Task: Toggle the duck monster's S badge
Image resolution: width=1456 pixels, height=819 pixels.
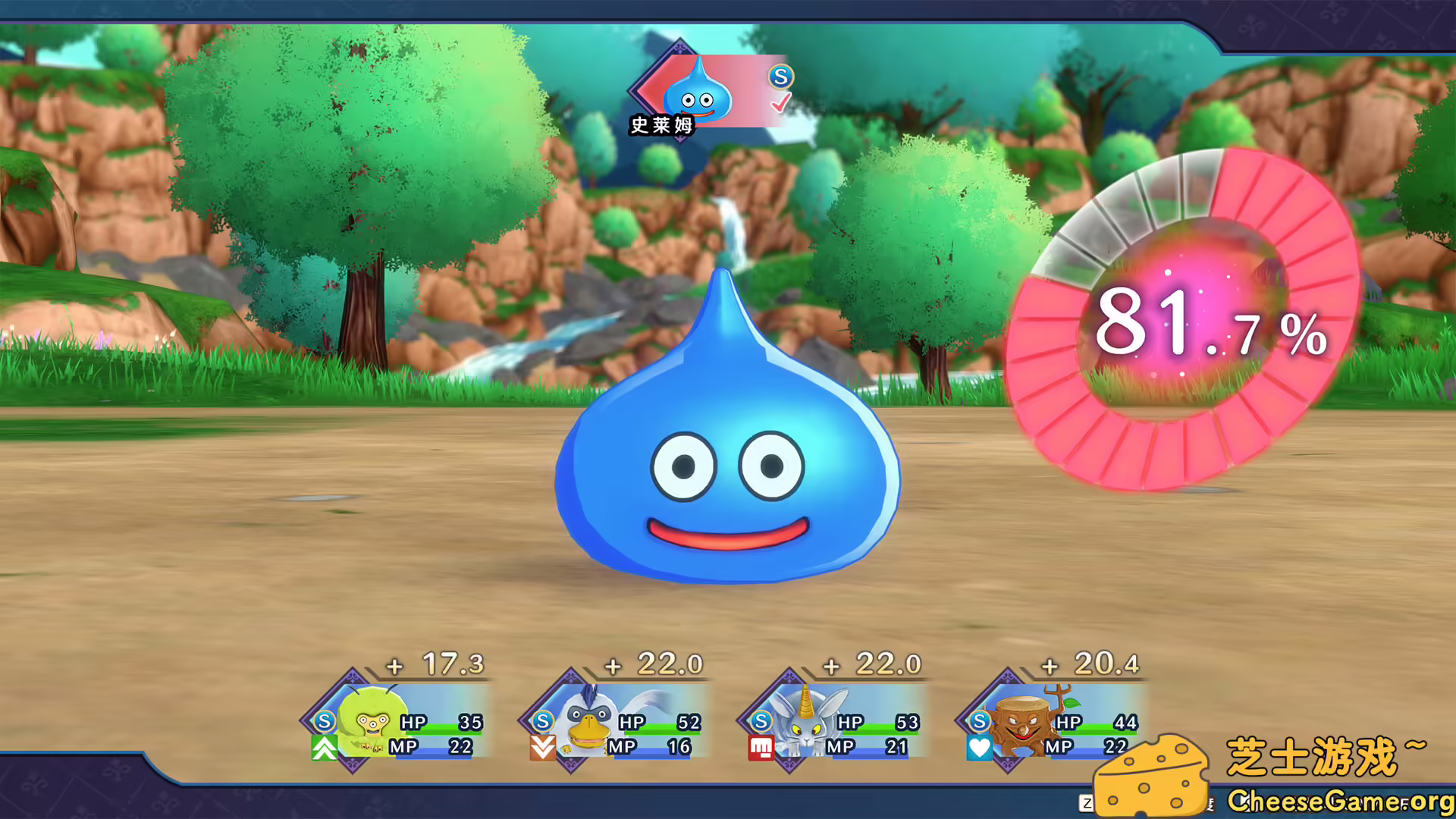Action: click(542, 722)
